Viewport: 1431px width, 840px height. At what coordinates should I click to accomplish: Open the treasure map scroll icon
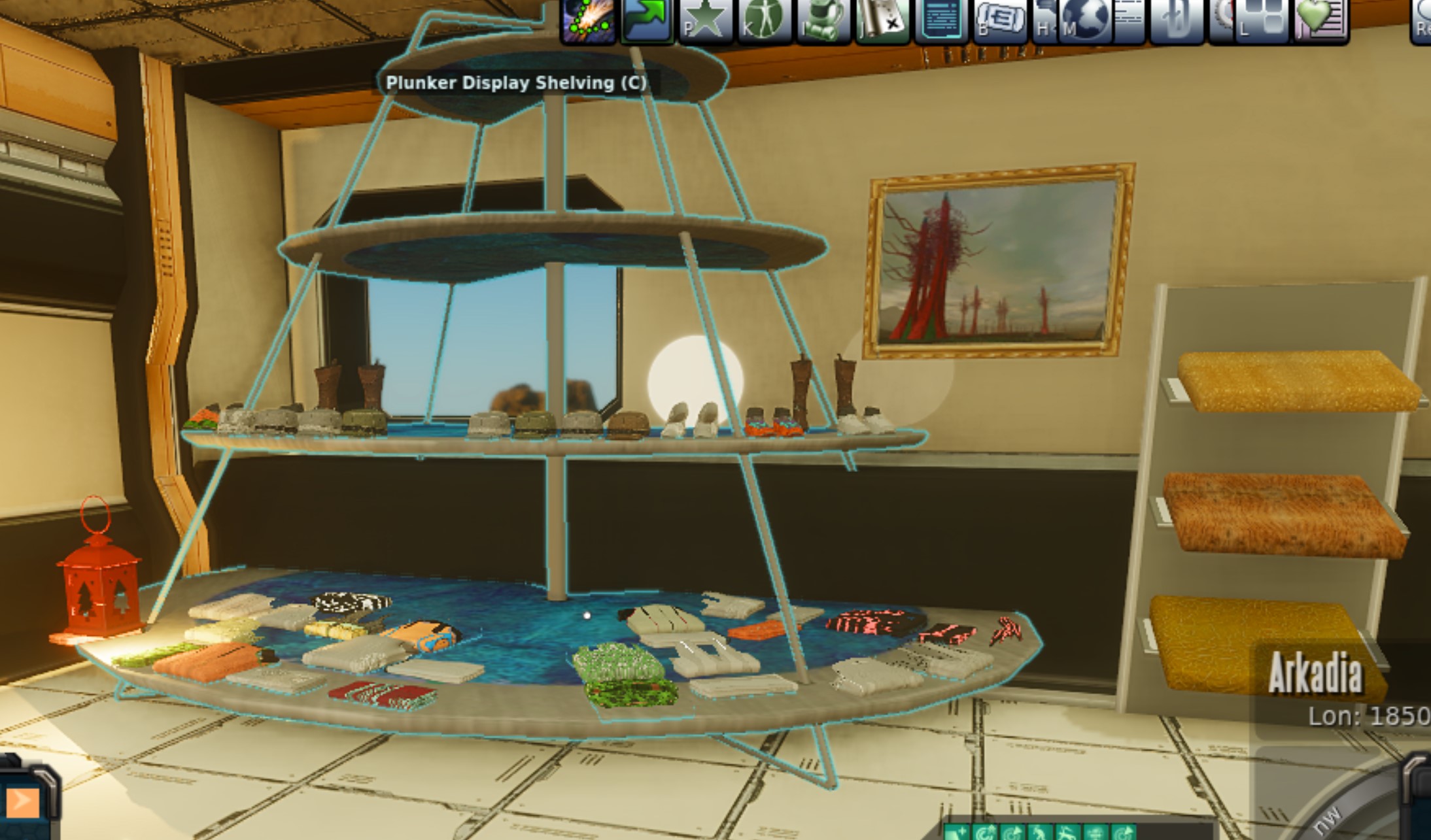(882, 20)
